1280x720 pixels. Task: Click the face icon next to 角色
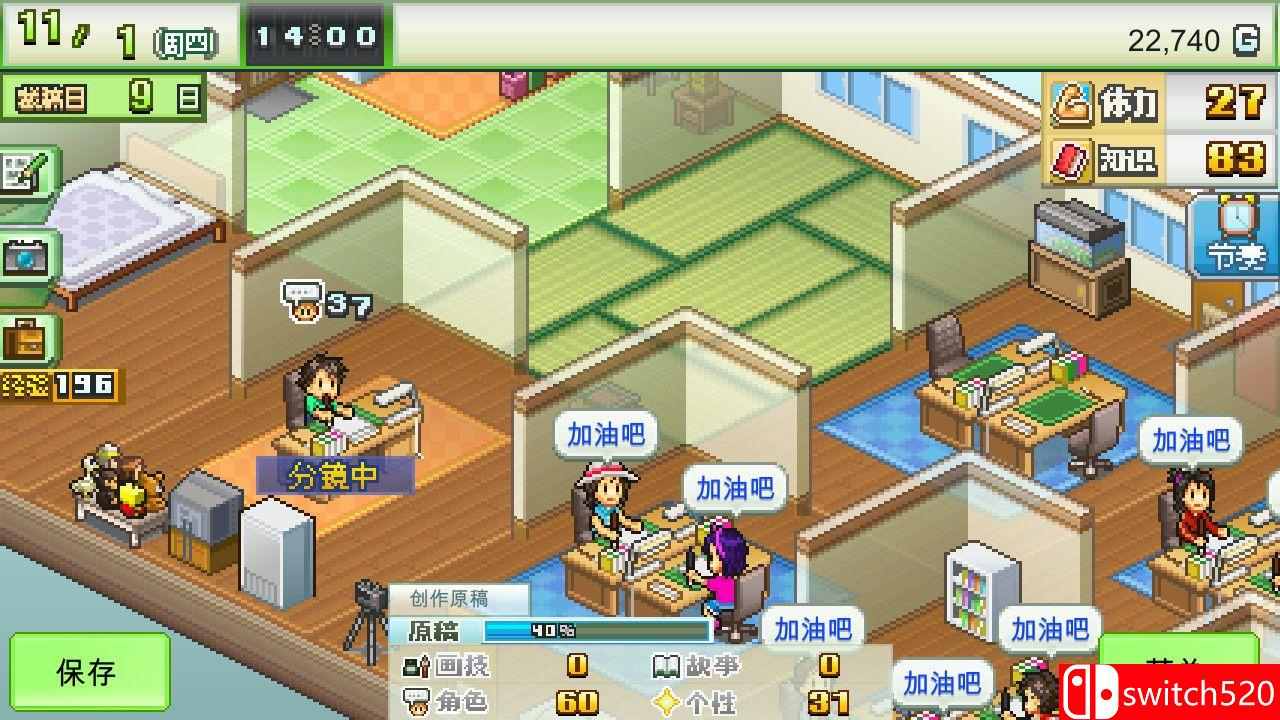pyautogui.click(x=419, y=701)
